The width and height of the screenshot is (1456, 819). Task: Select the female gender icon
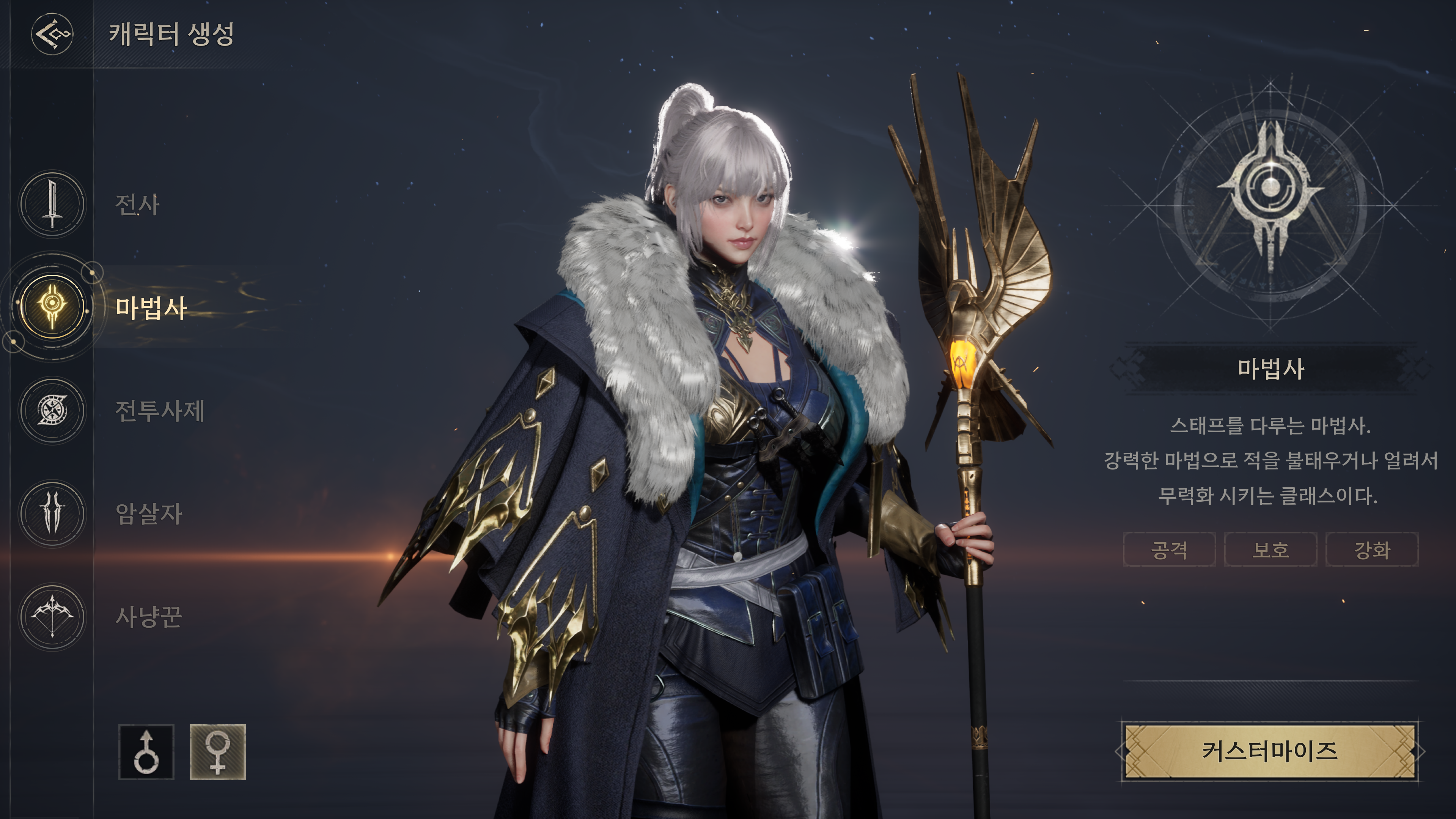click(x=218, y=752)
